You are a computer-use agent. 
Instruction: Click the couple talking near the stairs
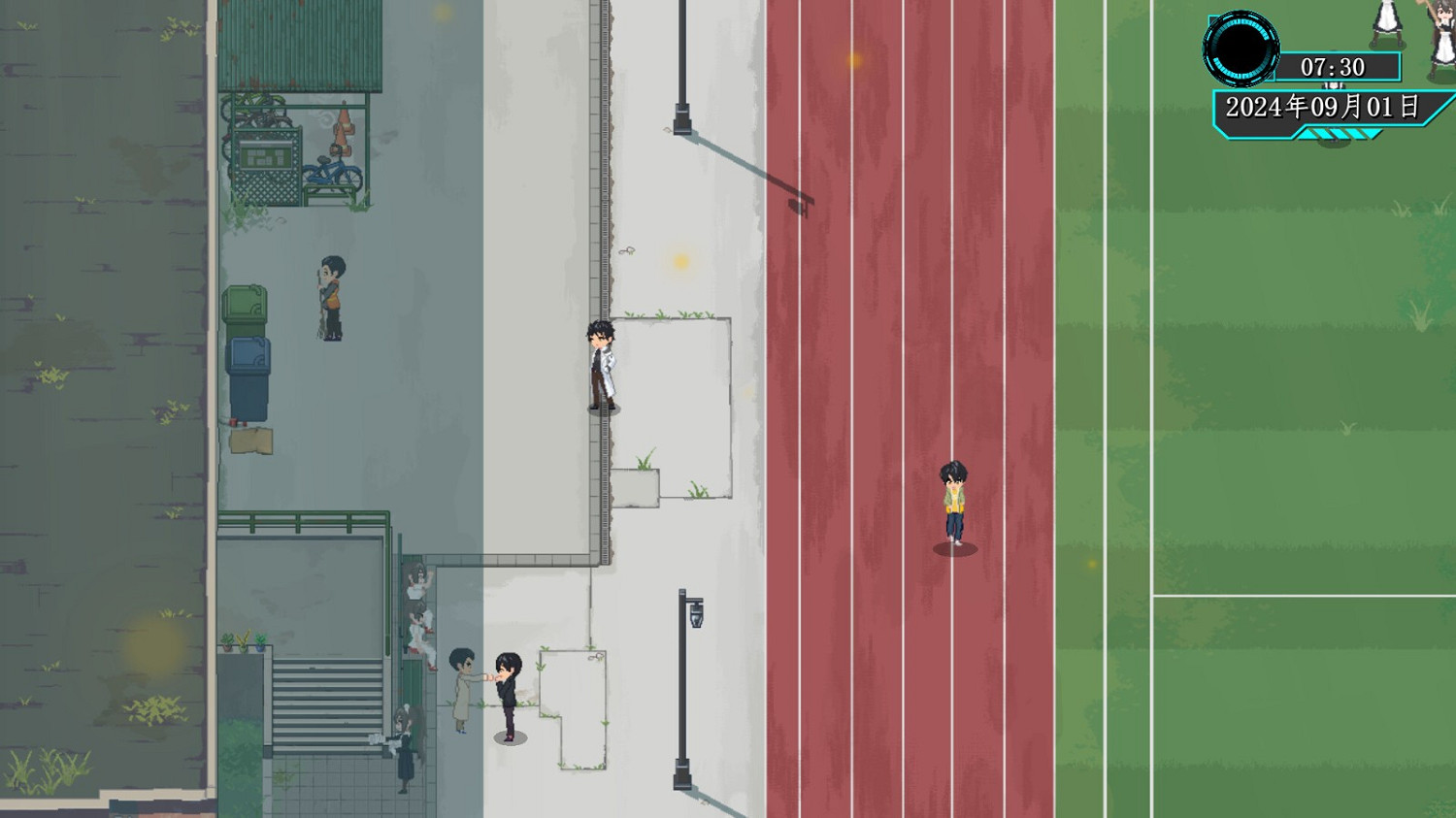pyautogui.click(x=485, y=689)
